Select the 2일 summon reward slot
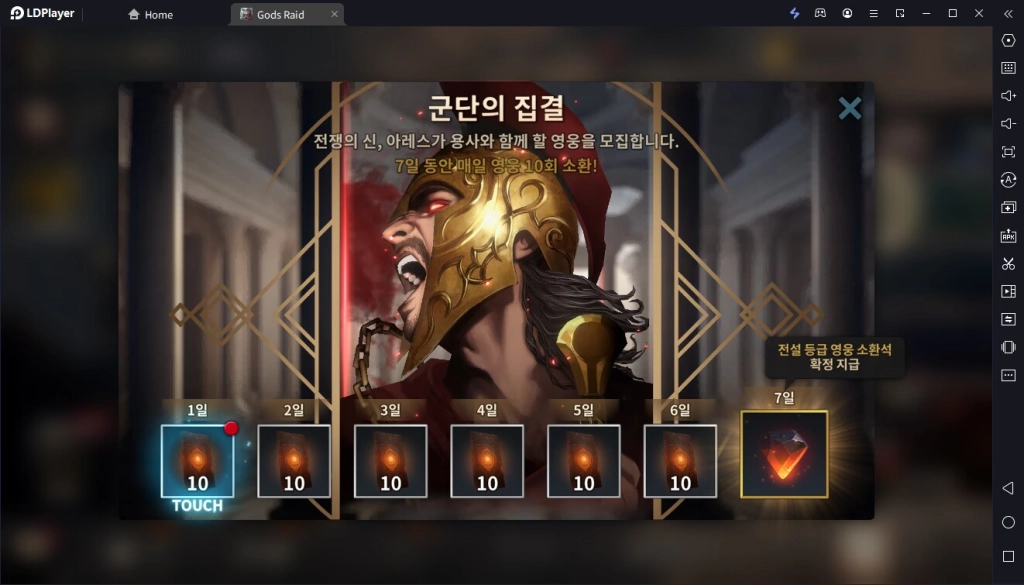 294,461
